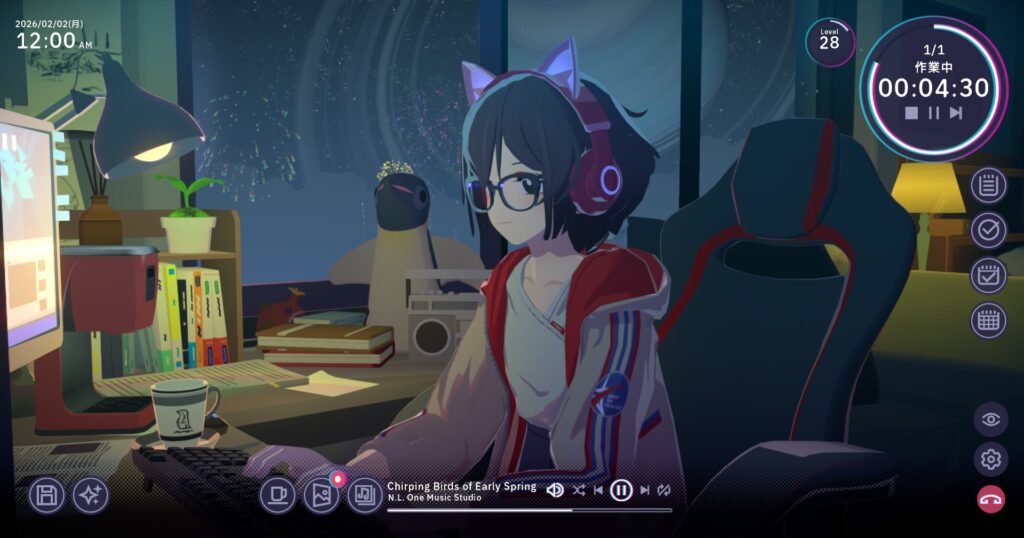Hide the interface with the eye icon
This screenshot has width=1024, height=538.
991,419
